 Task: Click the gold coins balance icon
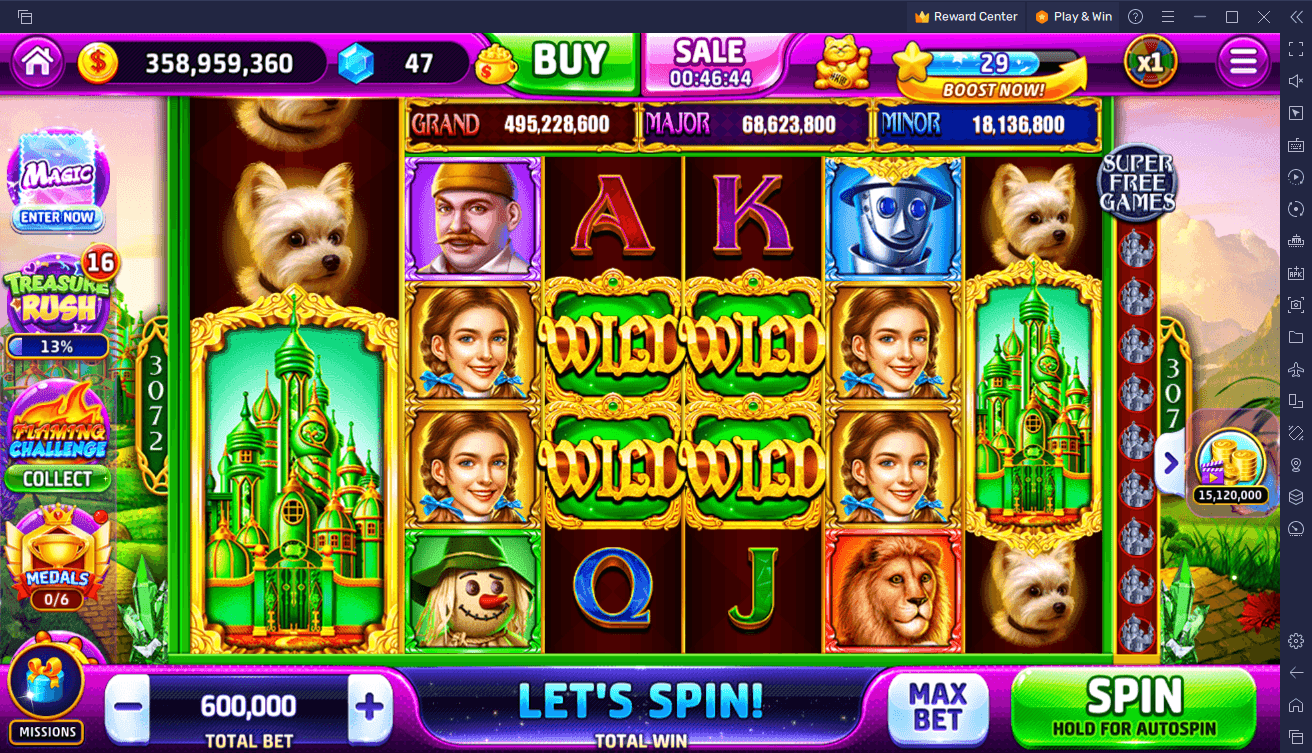97,60
